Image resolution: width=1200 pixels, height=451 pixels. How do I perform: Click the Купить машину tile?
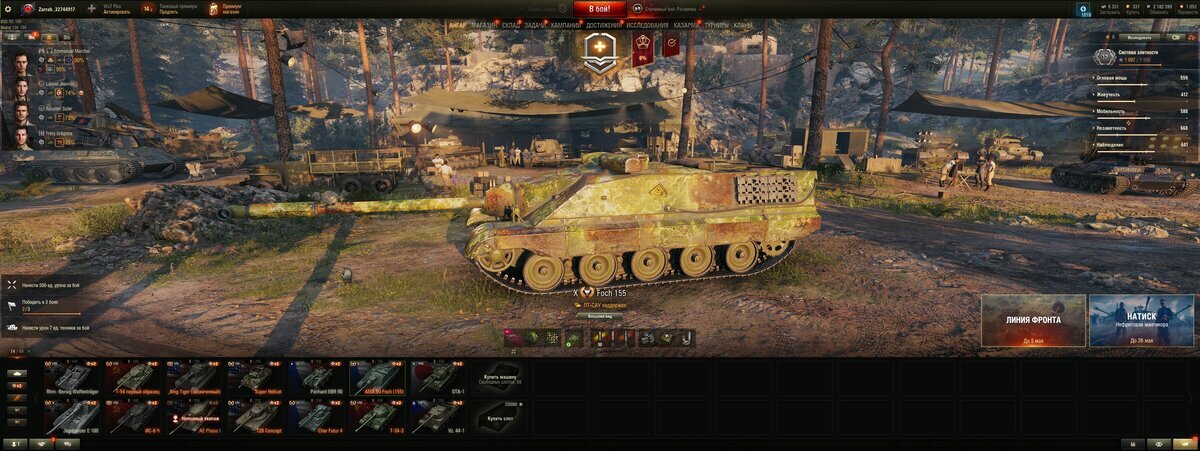point(499,377)
